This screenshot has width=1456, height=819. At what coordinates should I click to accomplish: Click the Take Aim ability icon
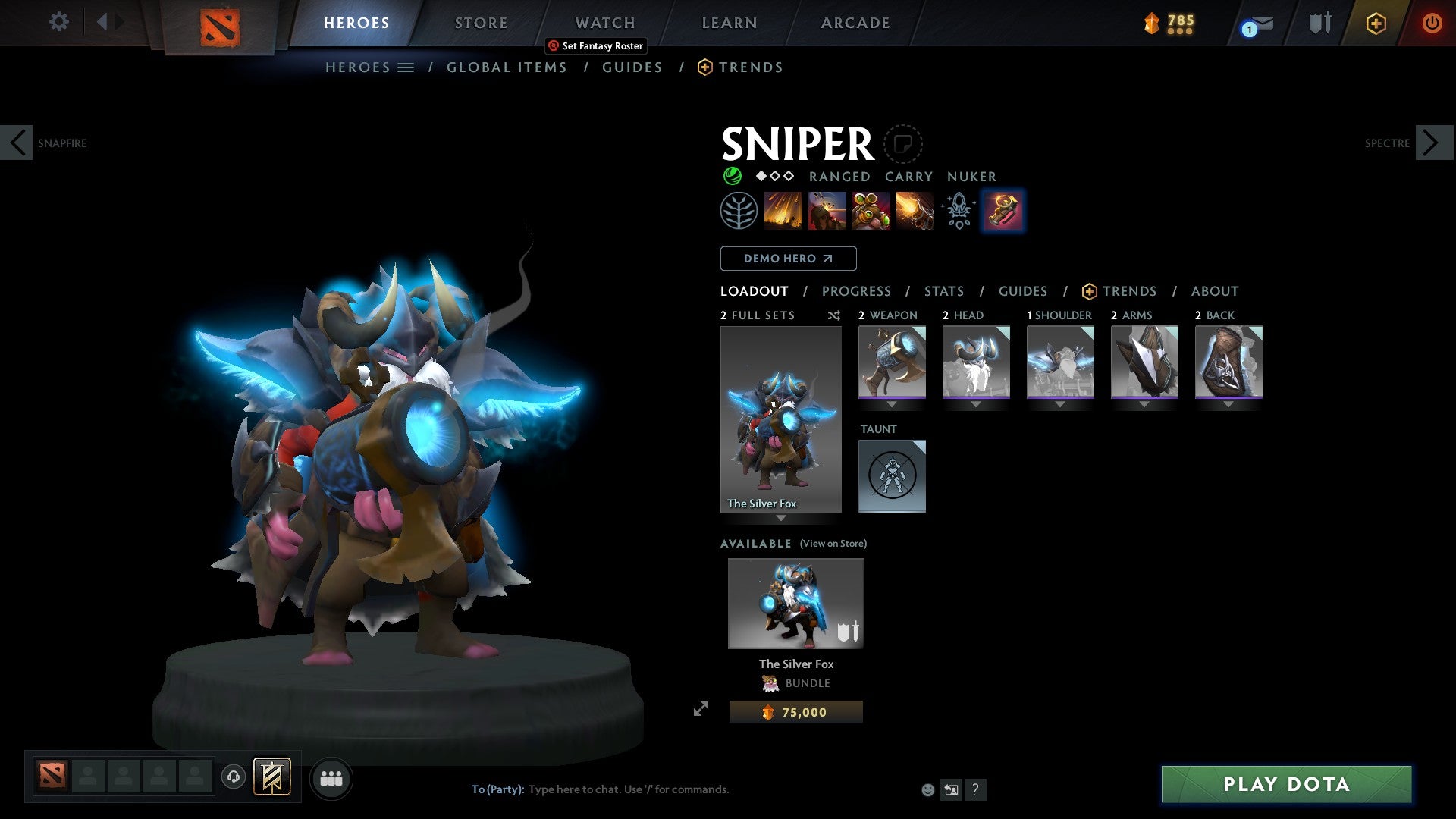871,210
